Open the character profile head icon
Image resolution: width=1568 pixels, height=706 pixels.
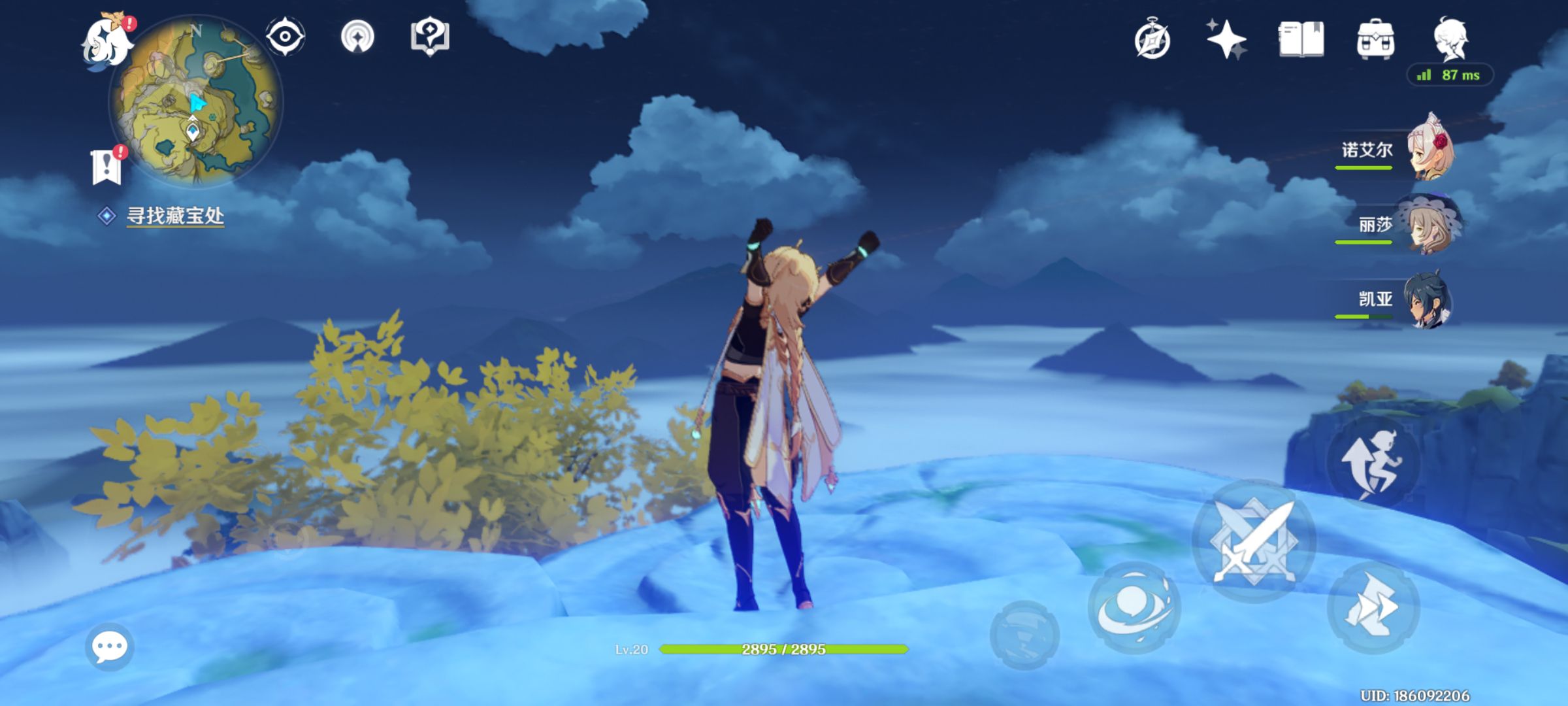(x=1450, y=39)
